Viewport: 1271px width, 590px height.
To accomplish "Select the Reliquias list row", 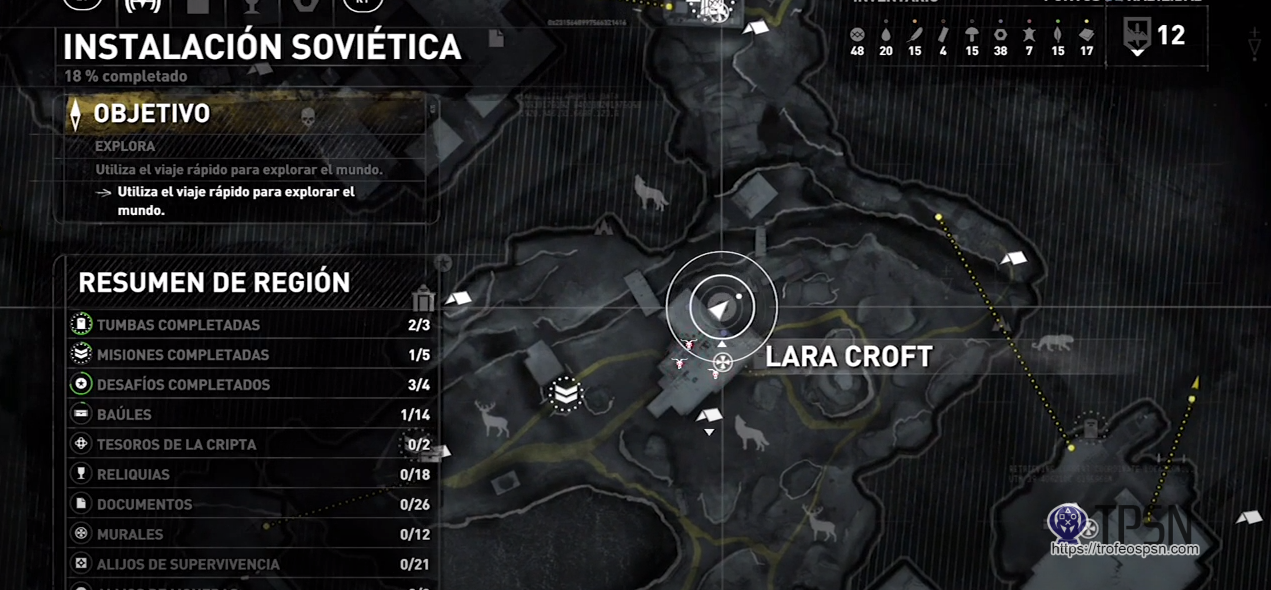I will tap(250, 475).
